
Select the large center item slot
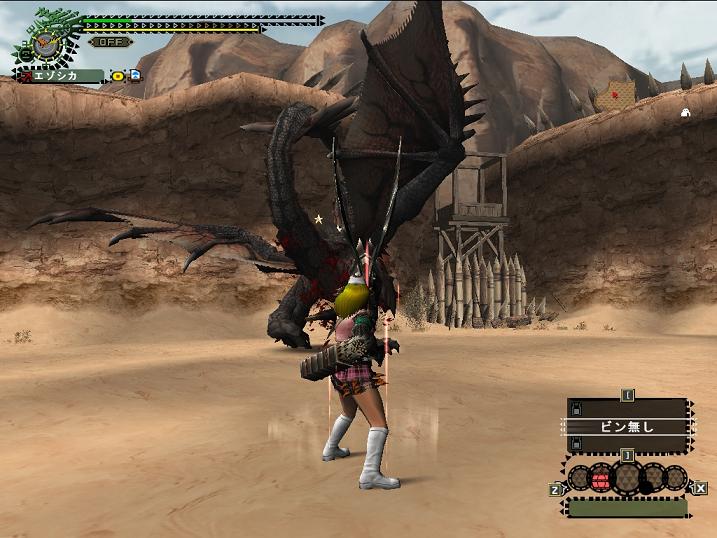pos(628,478)
